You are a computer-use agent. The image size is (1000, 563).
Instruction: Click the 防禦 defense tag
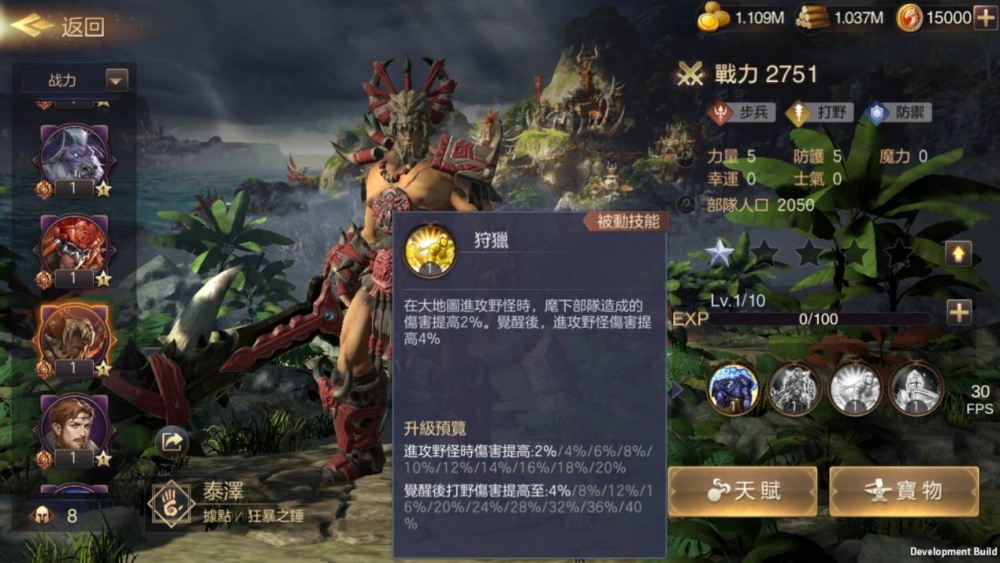[x=900, y=112]
